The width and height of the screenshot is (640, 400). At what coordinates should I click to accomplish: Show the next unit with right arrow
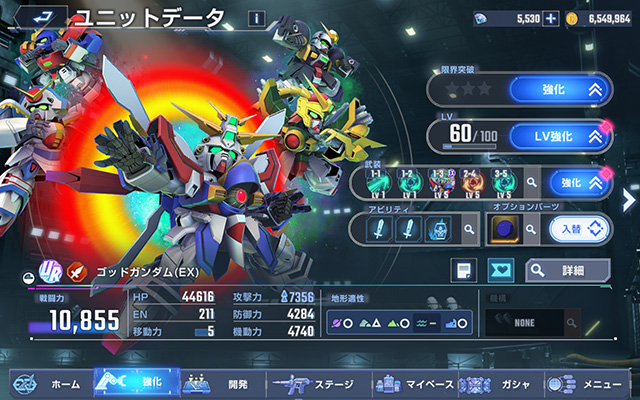pyautogui.click(x=629, y=195)
